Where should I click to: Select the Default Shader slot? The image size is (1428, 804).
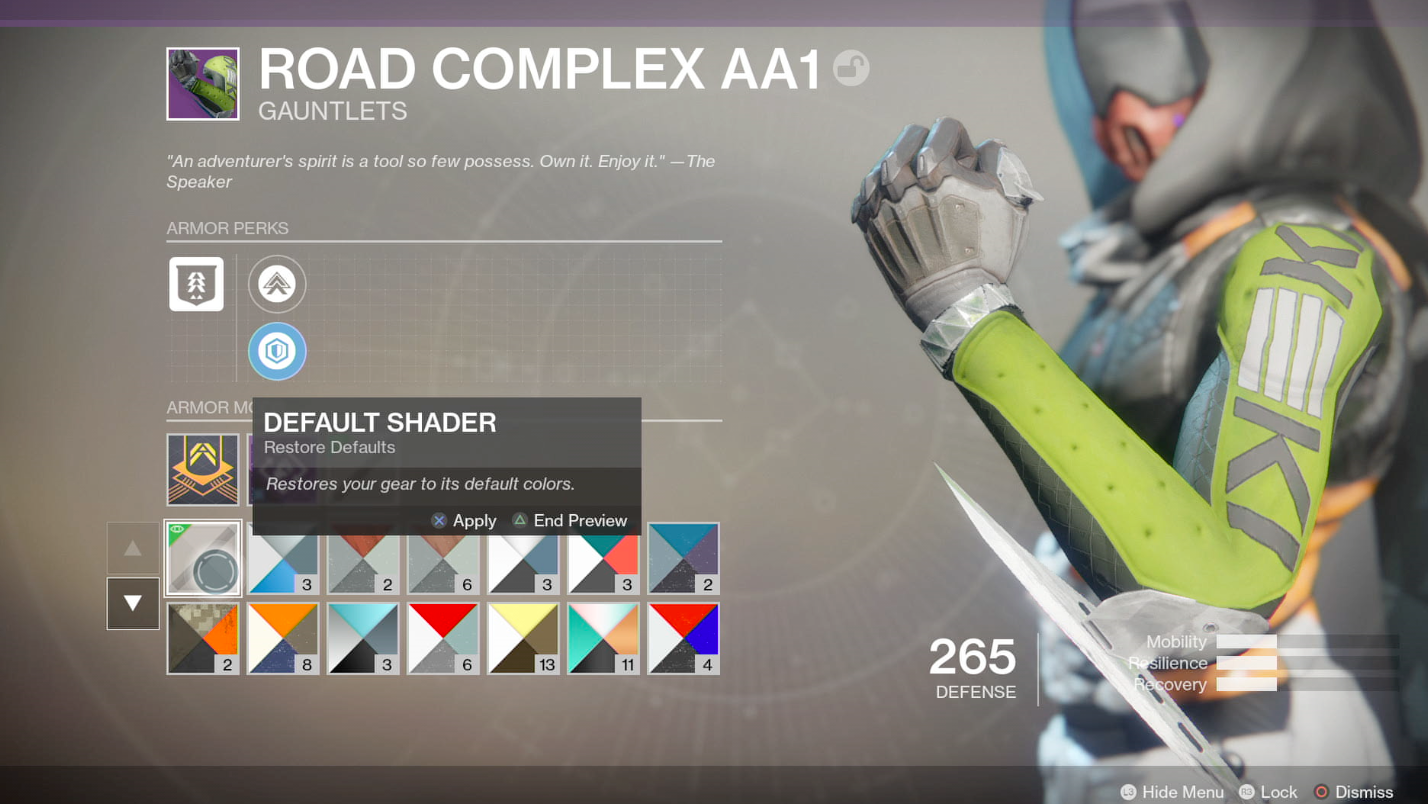(203, 558)
